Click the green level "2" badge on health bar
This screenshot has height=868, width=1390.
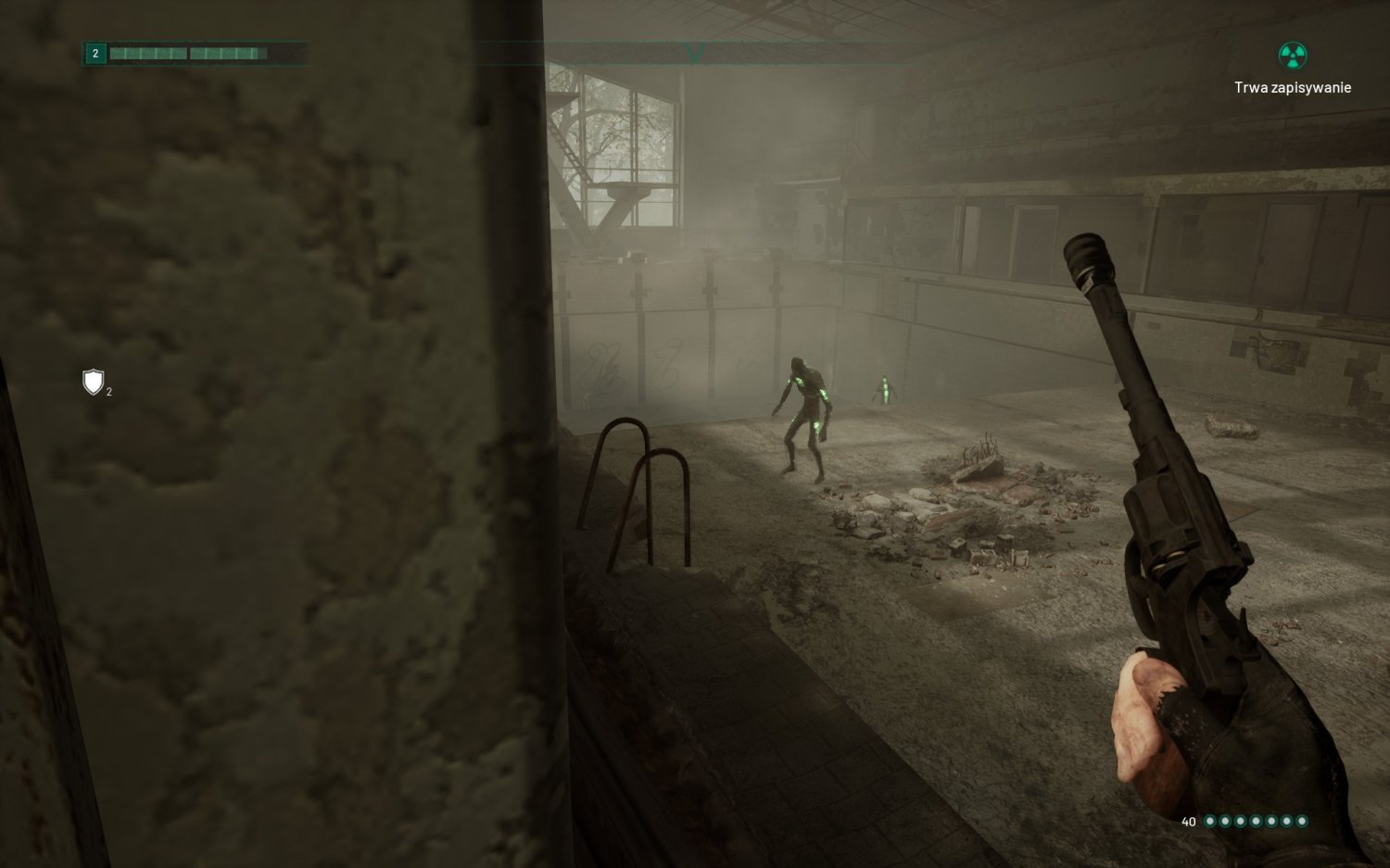coord(94,54)
